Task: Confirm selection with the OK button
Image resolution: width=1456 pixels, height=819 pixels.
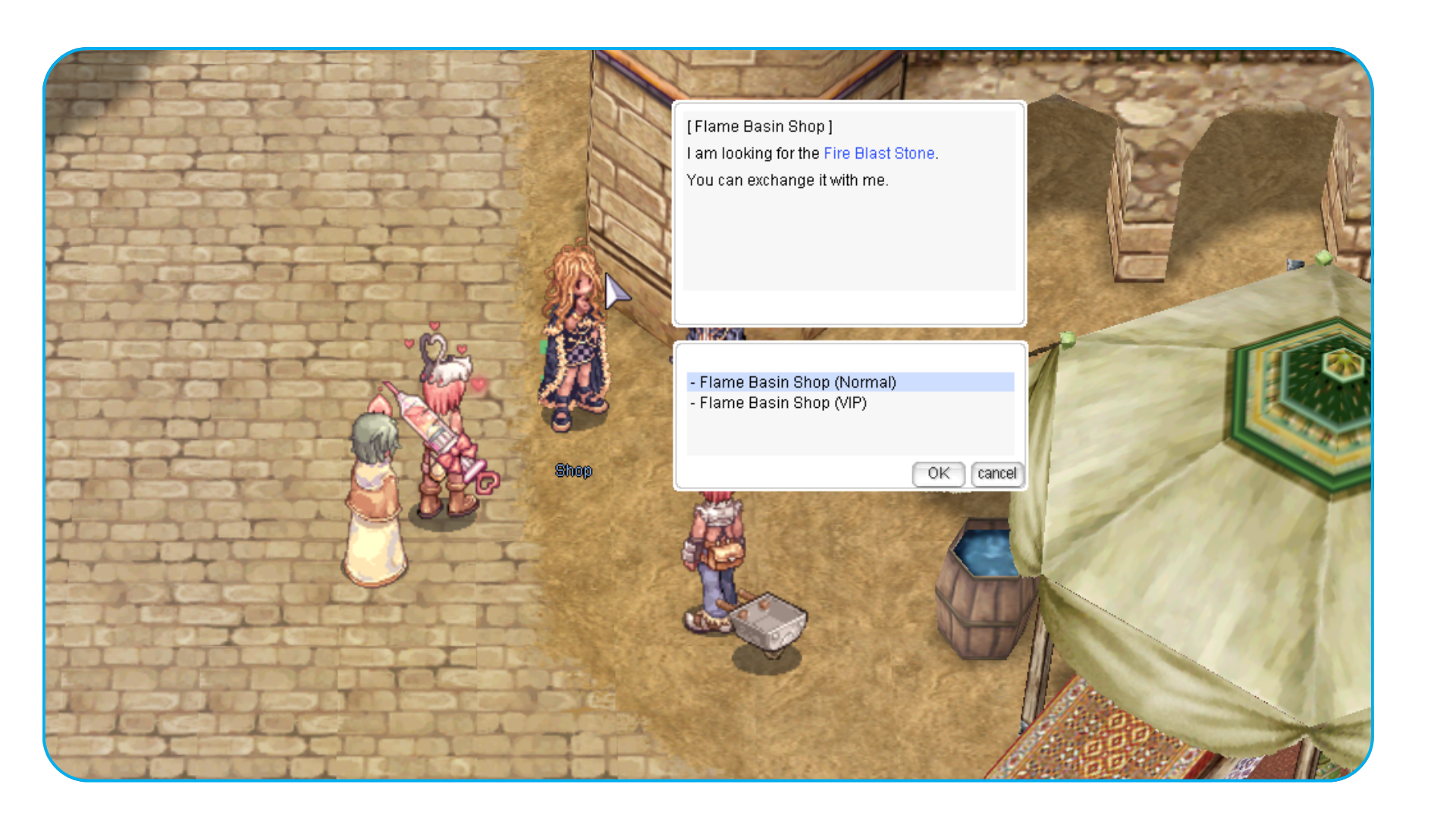Action: 938,473
